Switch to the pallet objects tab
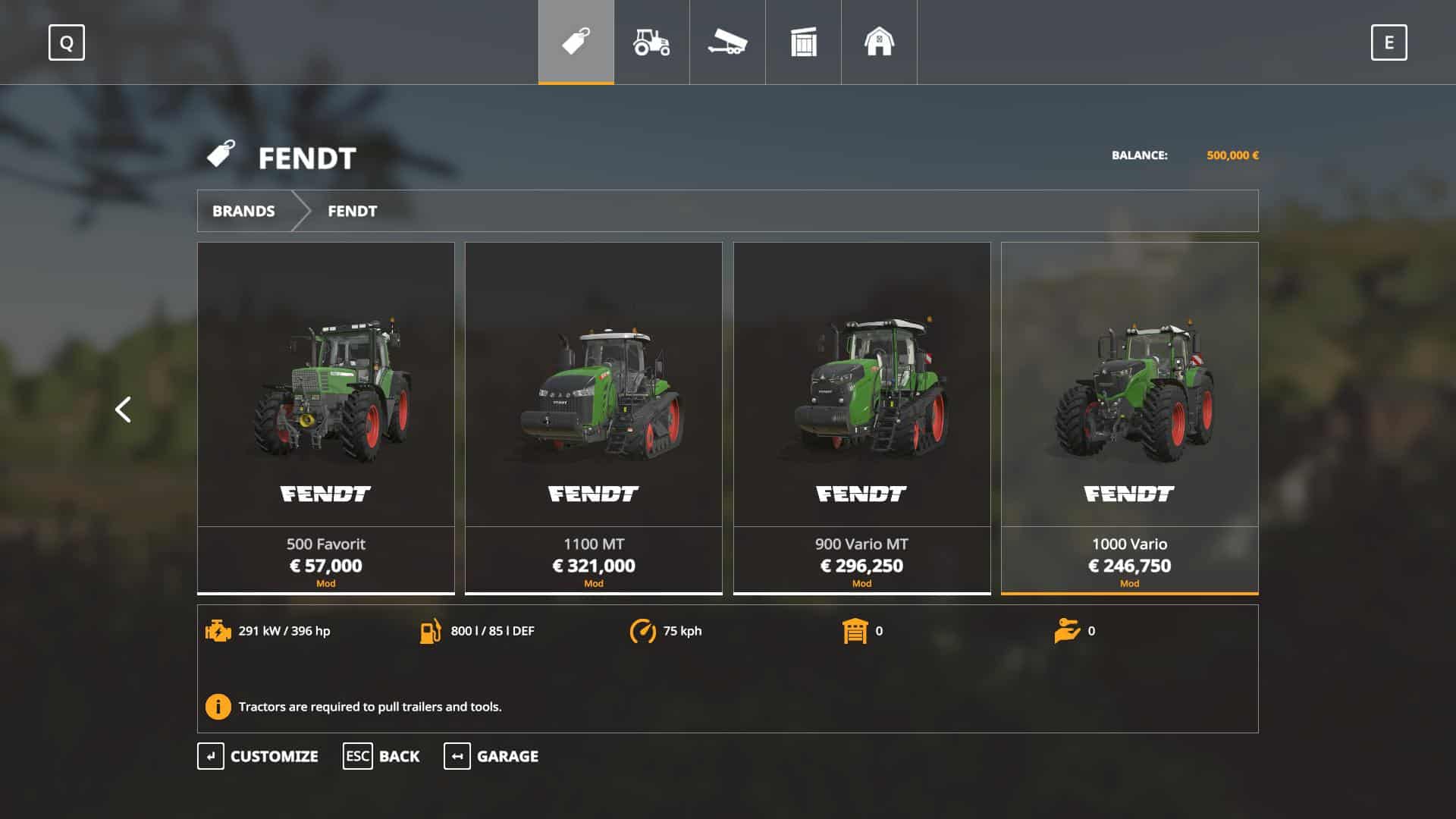This screenshot has height=819, width=1456. coord(803,42)
